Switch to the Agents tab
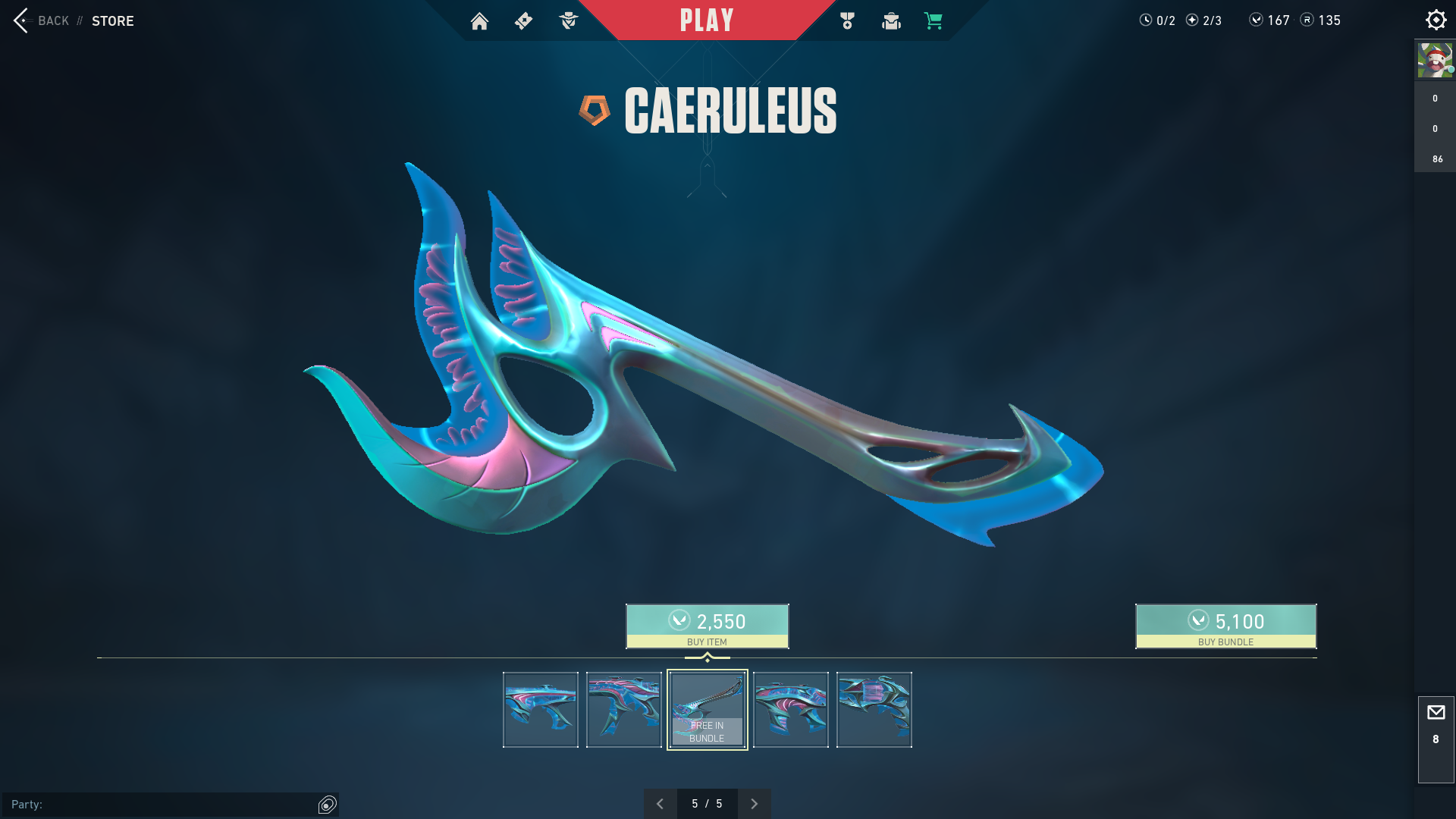Screen dimensions: 1456x819 coord(568,21)
